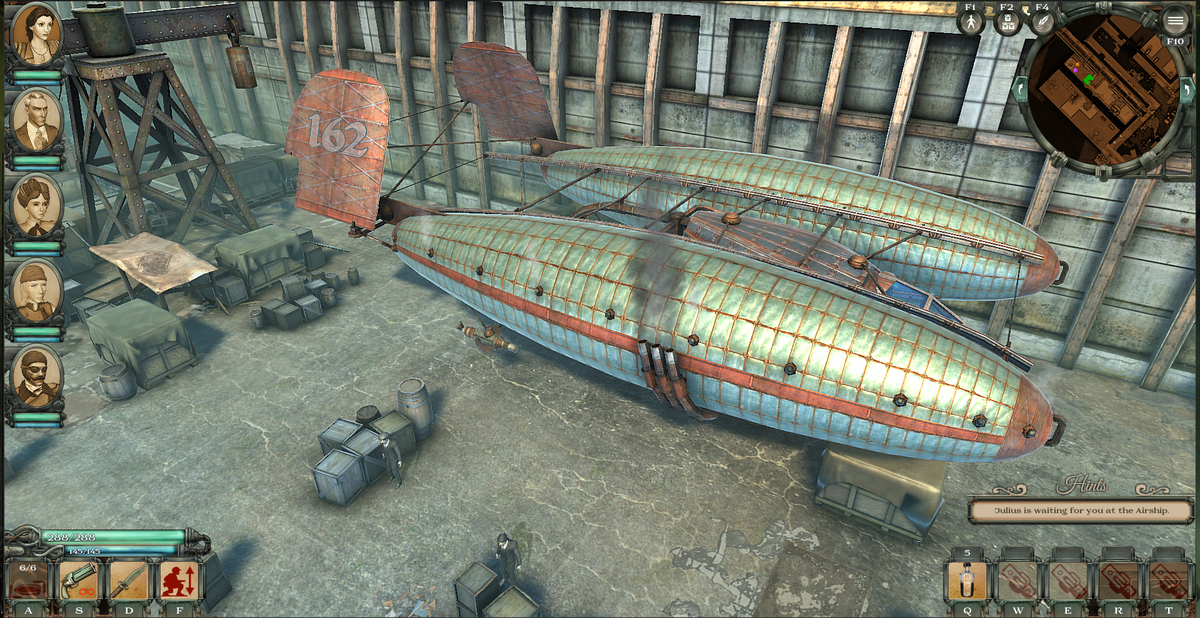Pick the party member wearing a bandana
The height and width of the screenshot is (618, 1200).
click(37, 290)
